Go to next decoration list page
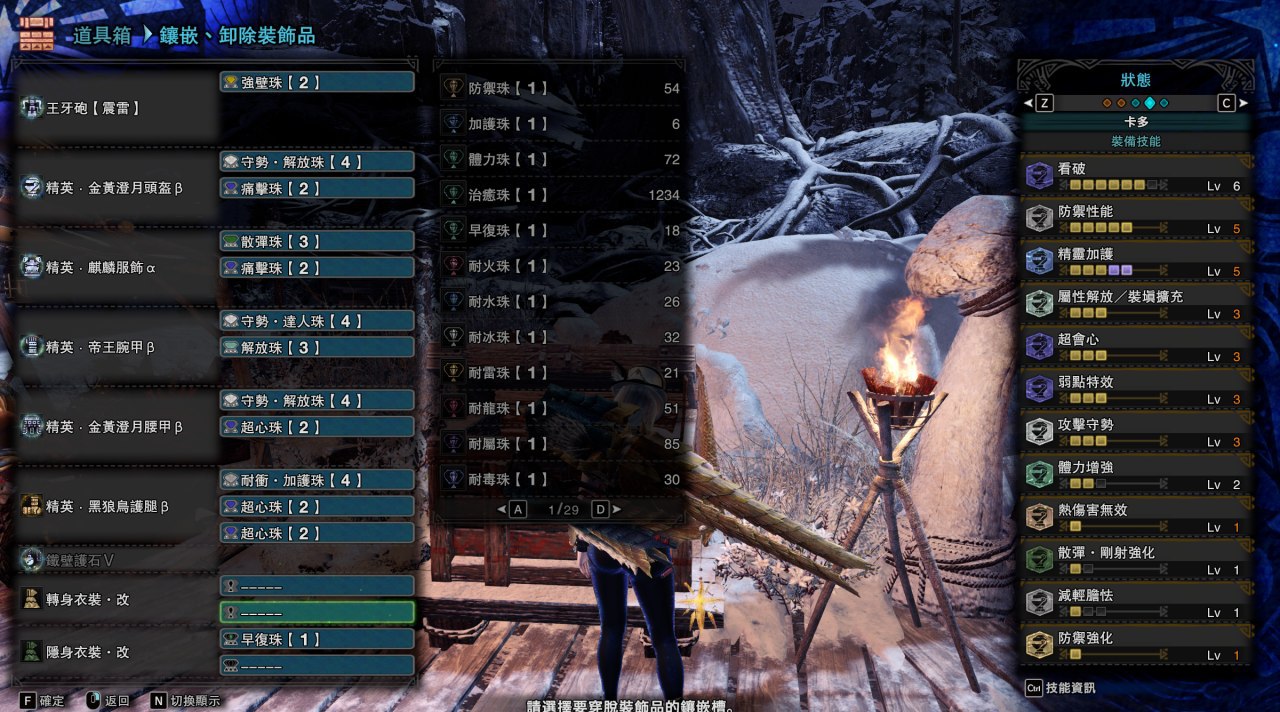 602,510
